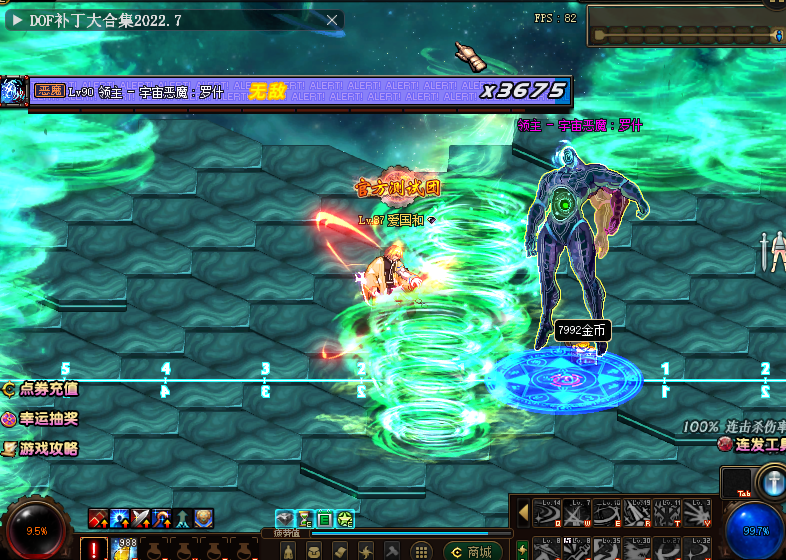786x560 pixels.
Task: Activate the Lv.19 skill on R
Action: (638, 513)
